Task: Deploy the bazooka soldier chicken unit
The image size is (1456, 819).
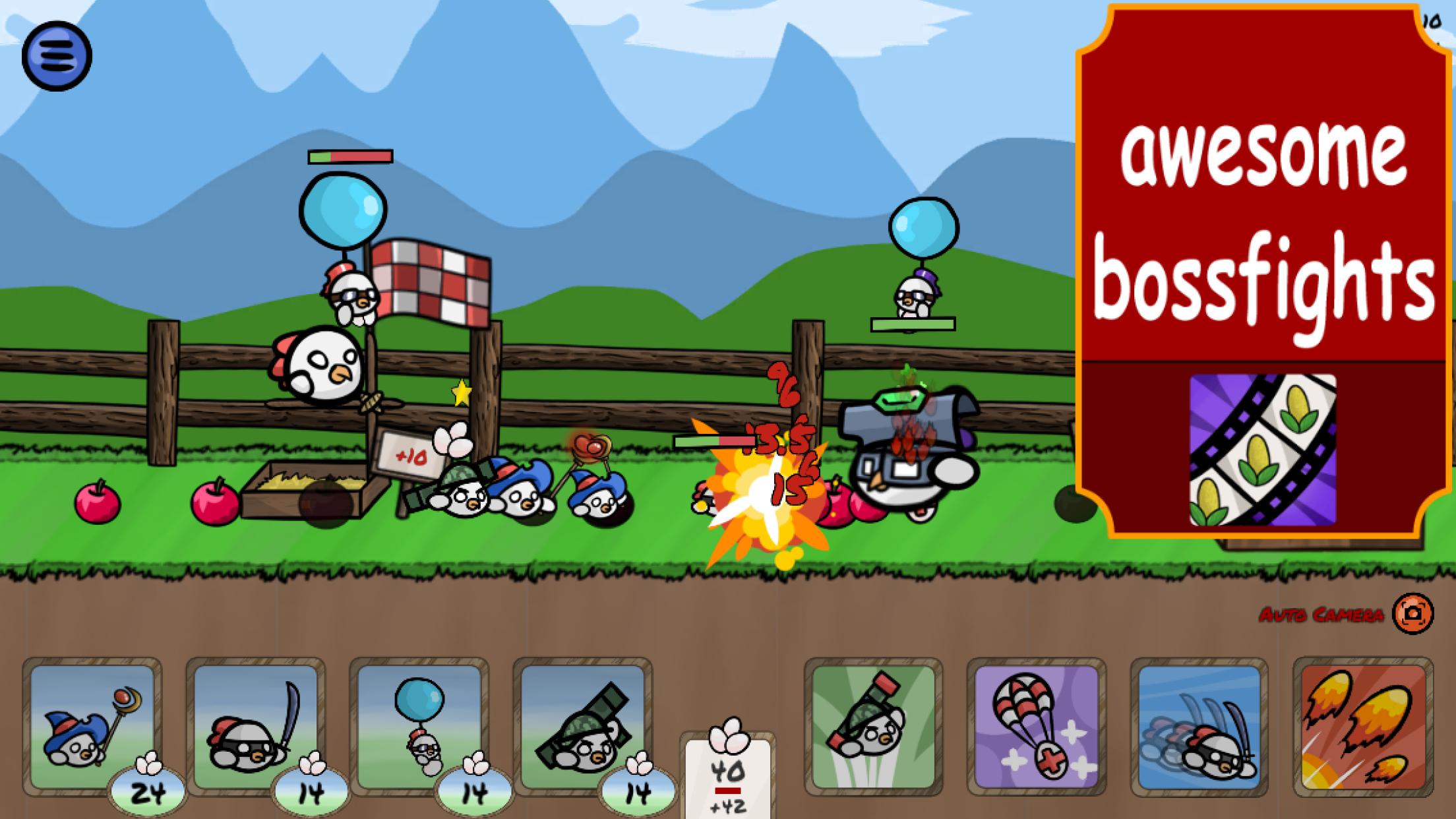Action: [x=582, y=727]
